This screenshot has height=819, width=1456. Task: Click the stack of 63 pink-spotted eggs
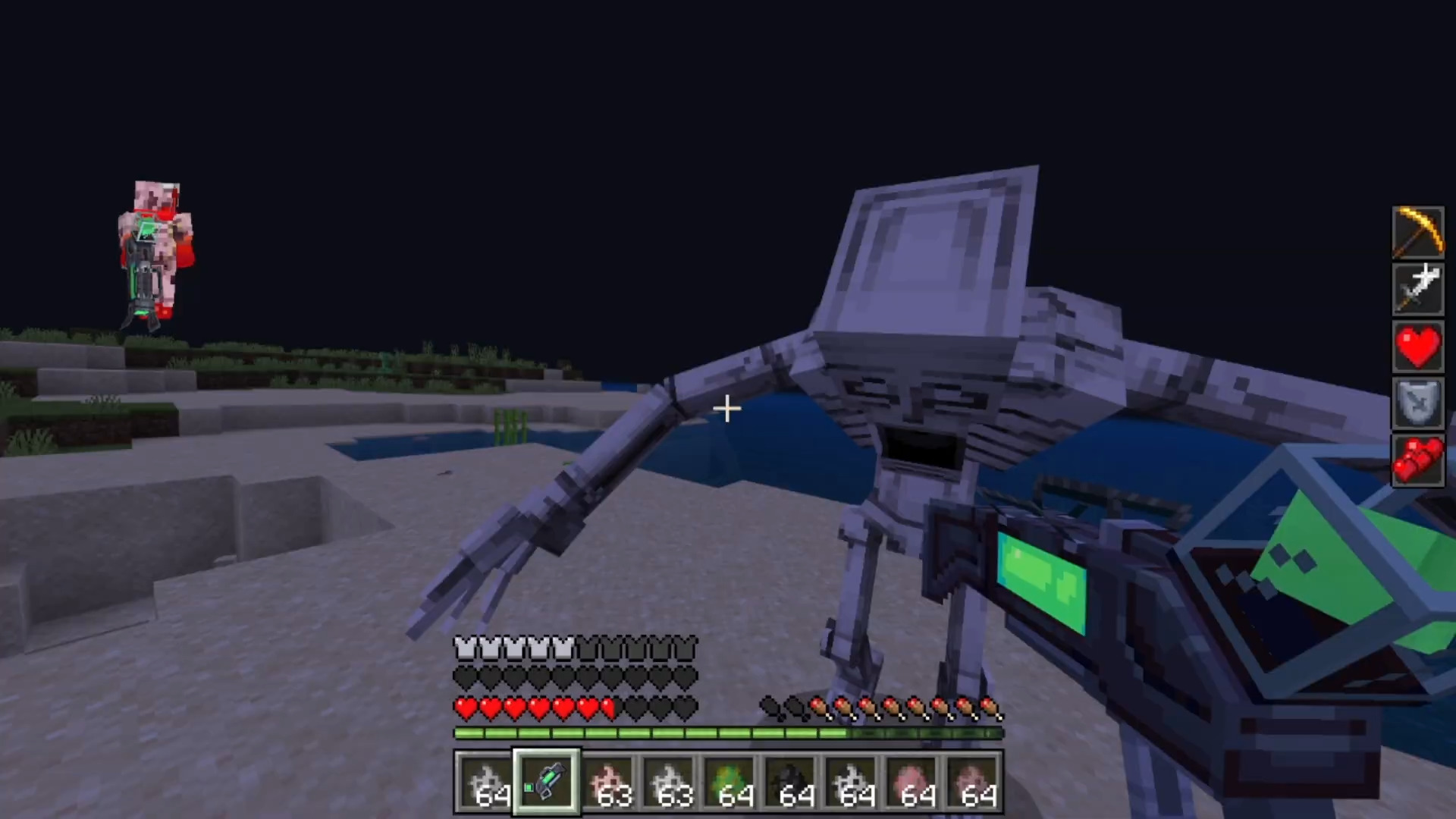(607, 781)
